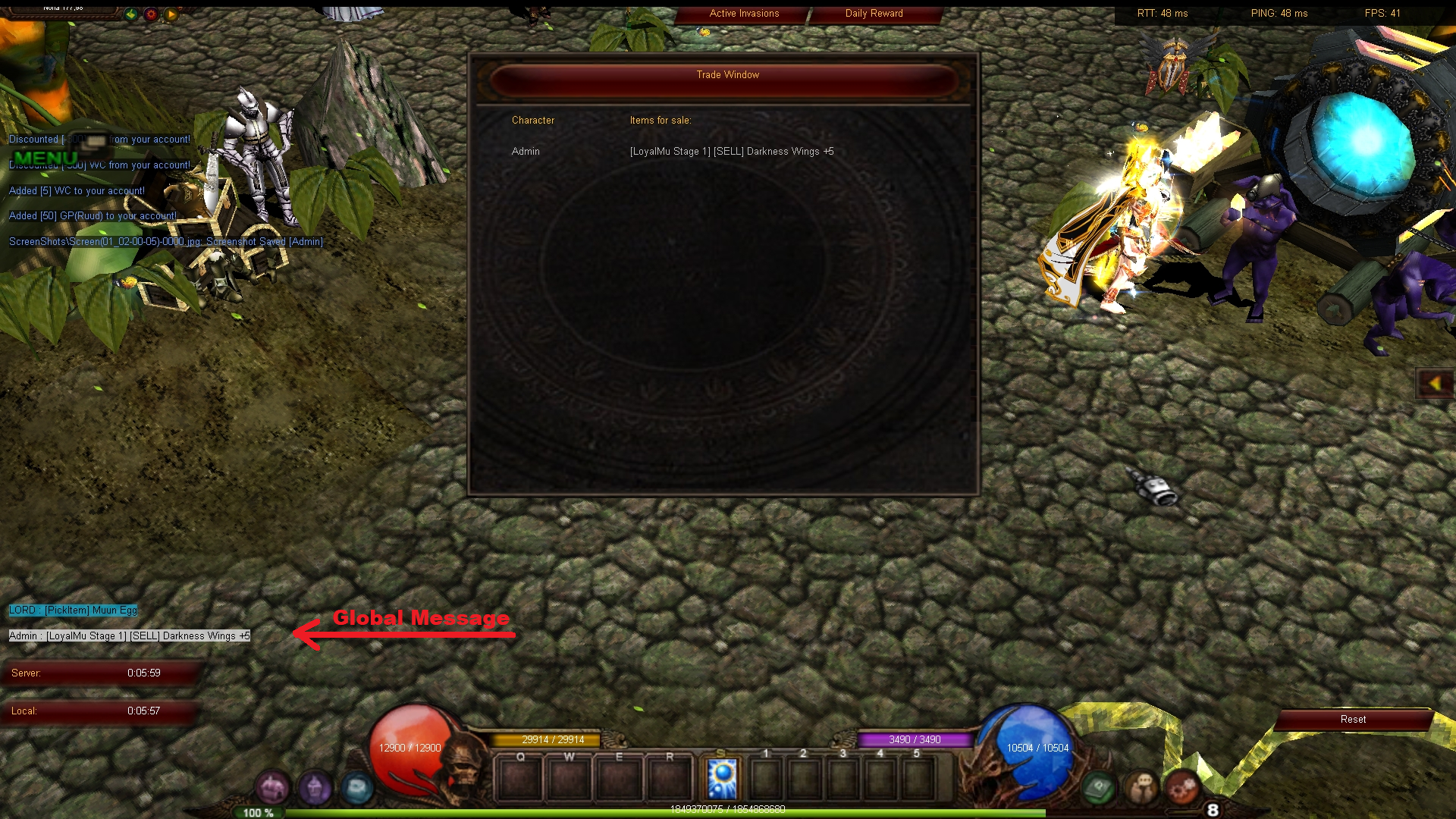Click the yellow play arrow icon near the minimap
The width and height of the screenshot is (1456, 819).
pos(170,14)
